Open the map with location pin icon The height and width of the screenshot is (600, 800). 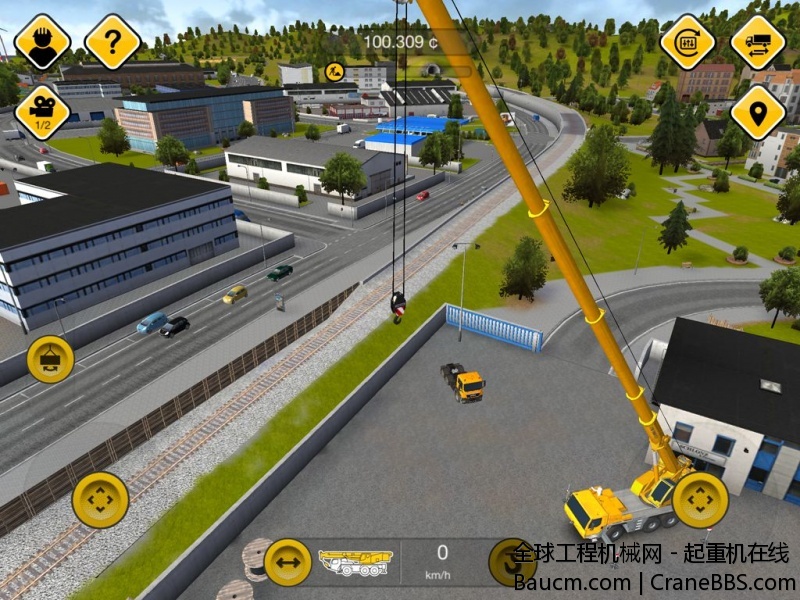pos(757,112)
